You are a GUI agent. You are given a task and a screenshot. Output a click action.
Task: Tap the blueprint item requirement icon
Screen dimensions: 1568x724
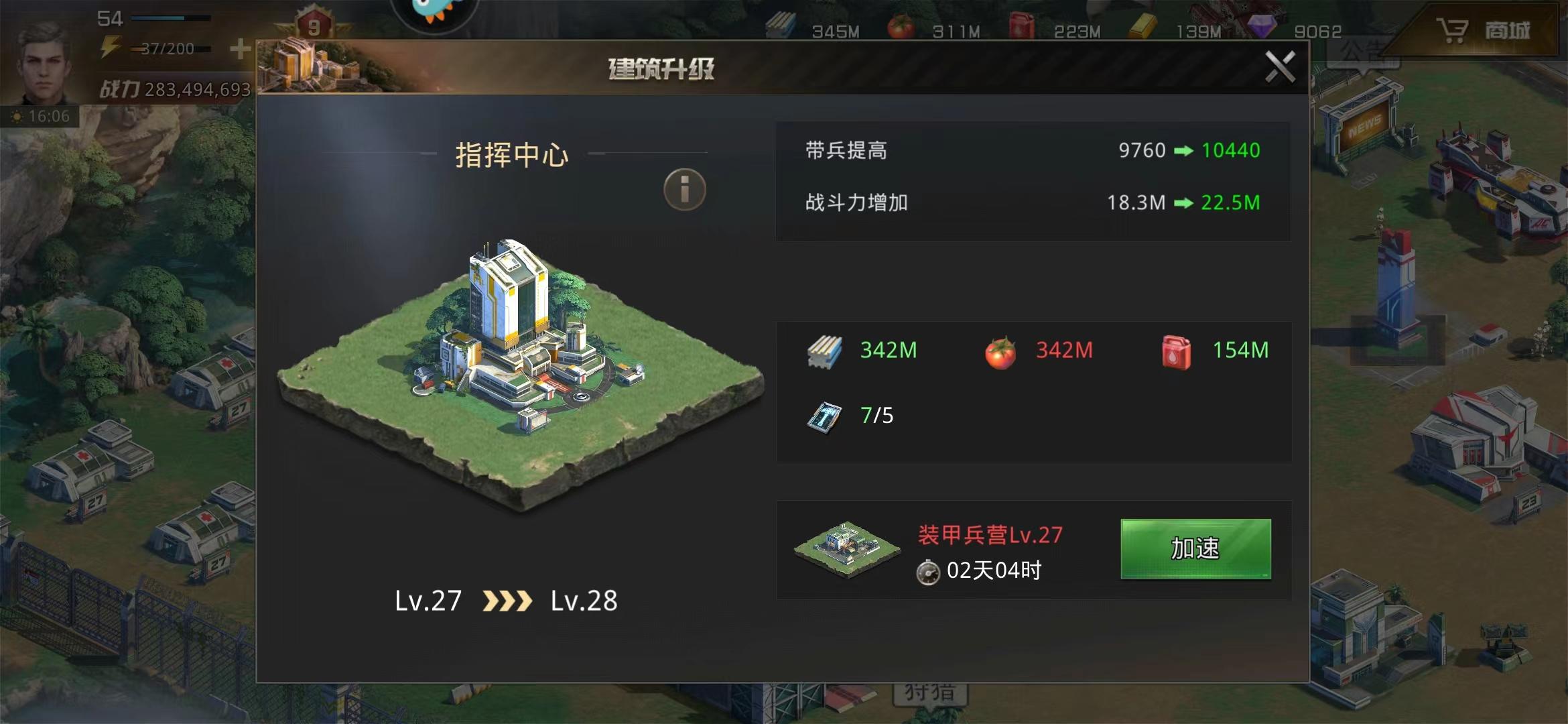[824, 417]
